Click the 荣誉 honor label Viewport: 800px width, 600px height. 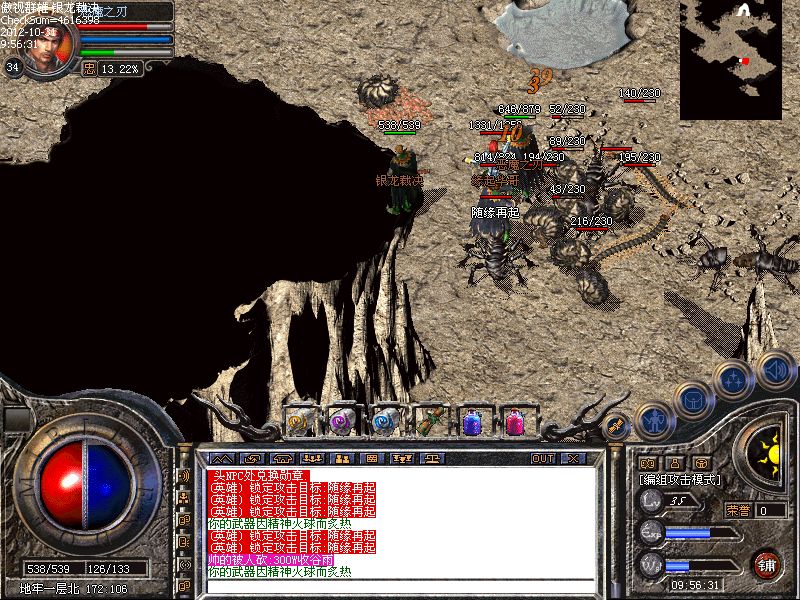click(x=738, y=510)
